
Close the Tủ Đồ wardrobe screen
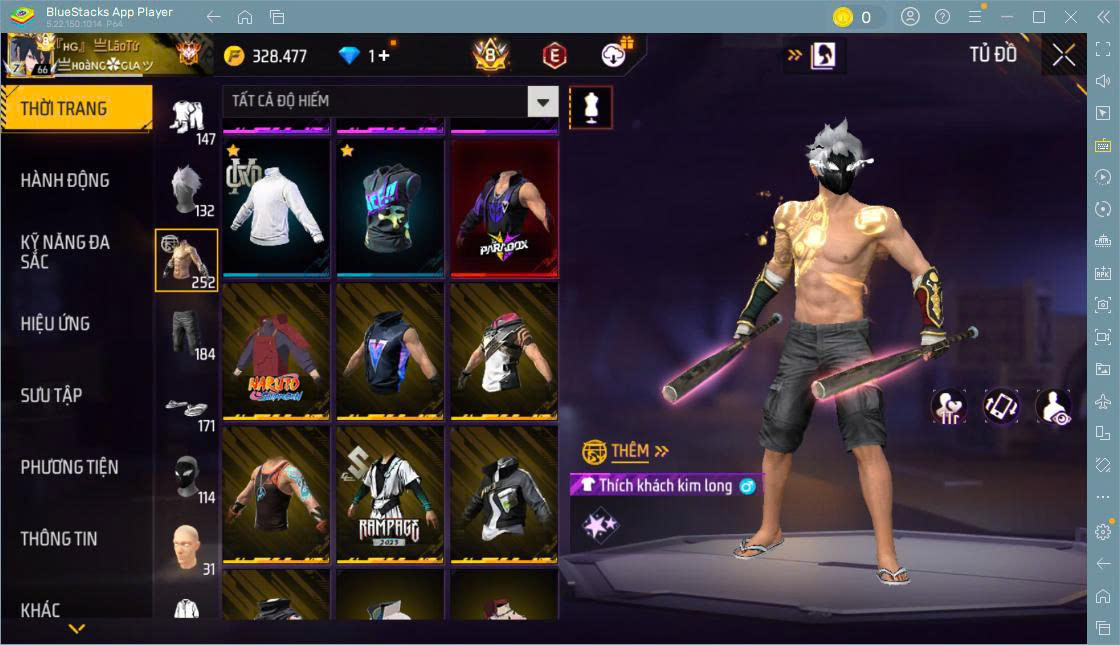pos(1064,56)
